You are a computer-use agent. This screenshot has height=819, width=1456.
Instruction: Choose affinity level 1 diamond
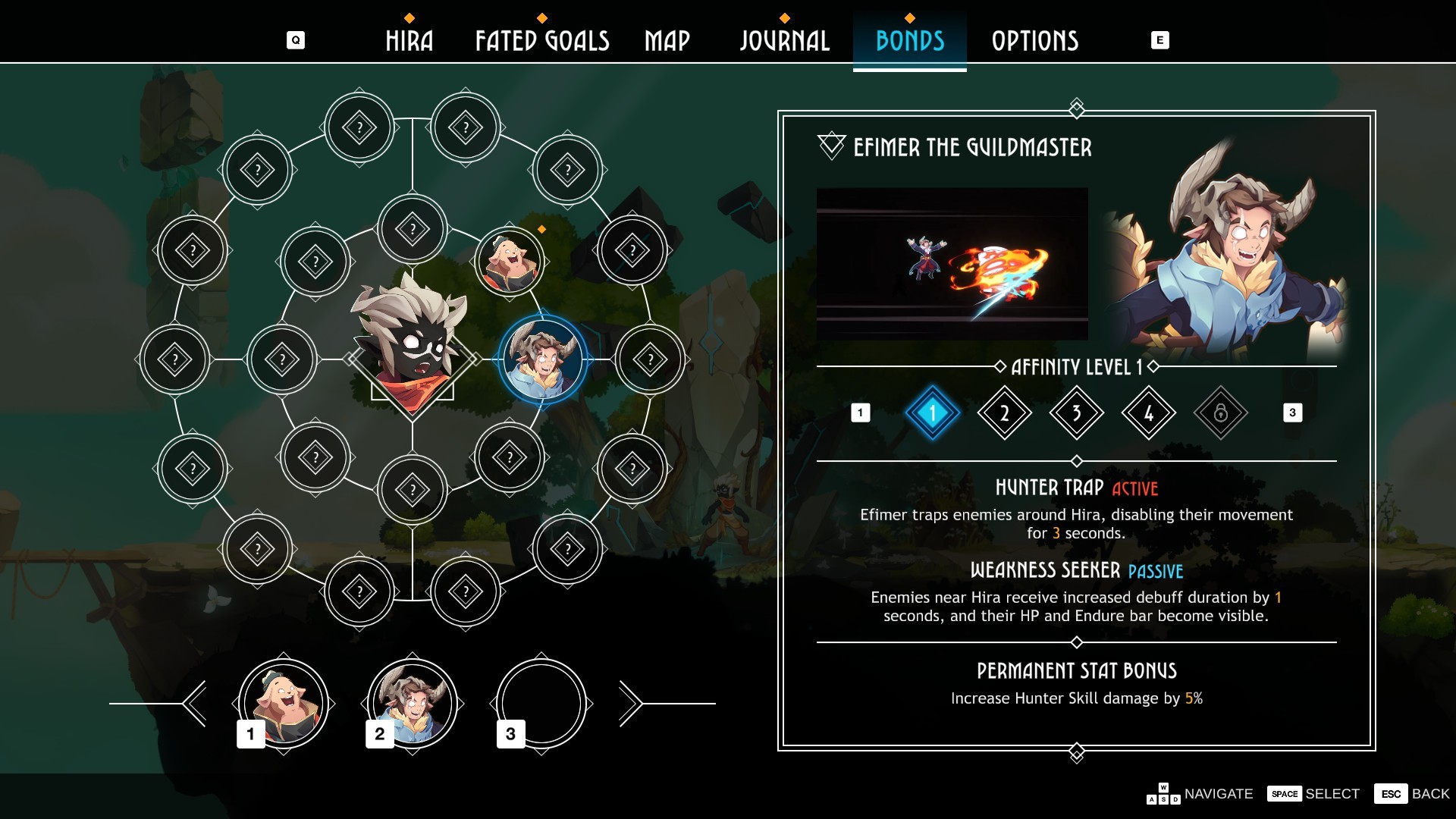click(932, 413)
